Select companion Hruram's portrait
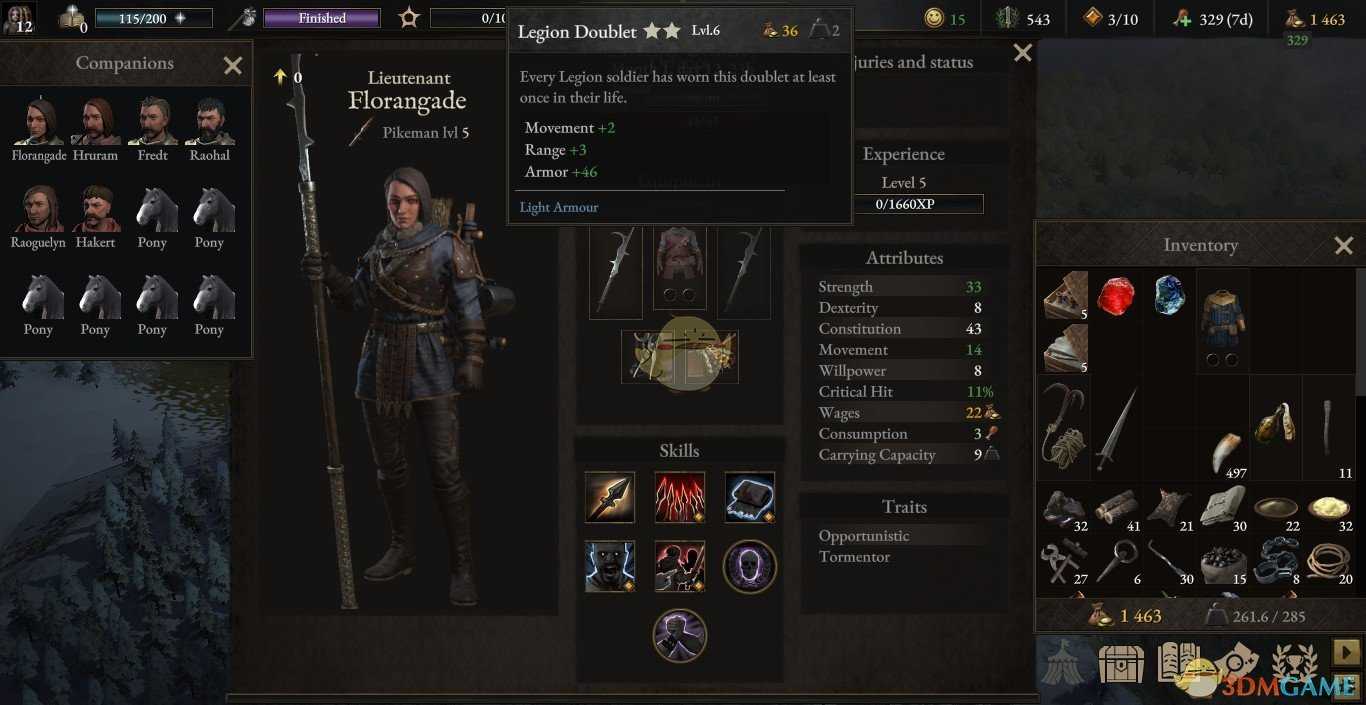 click(95, 122)
